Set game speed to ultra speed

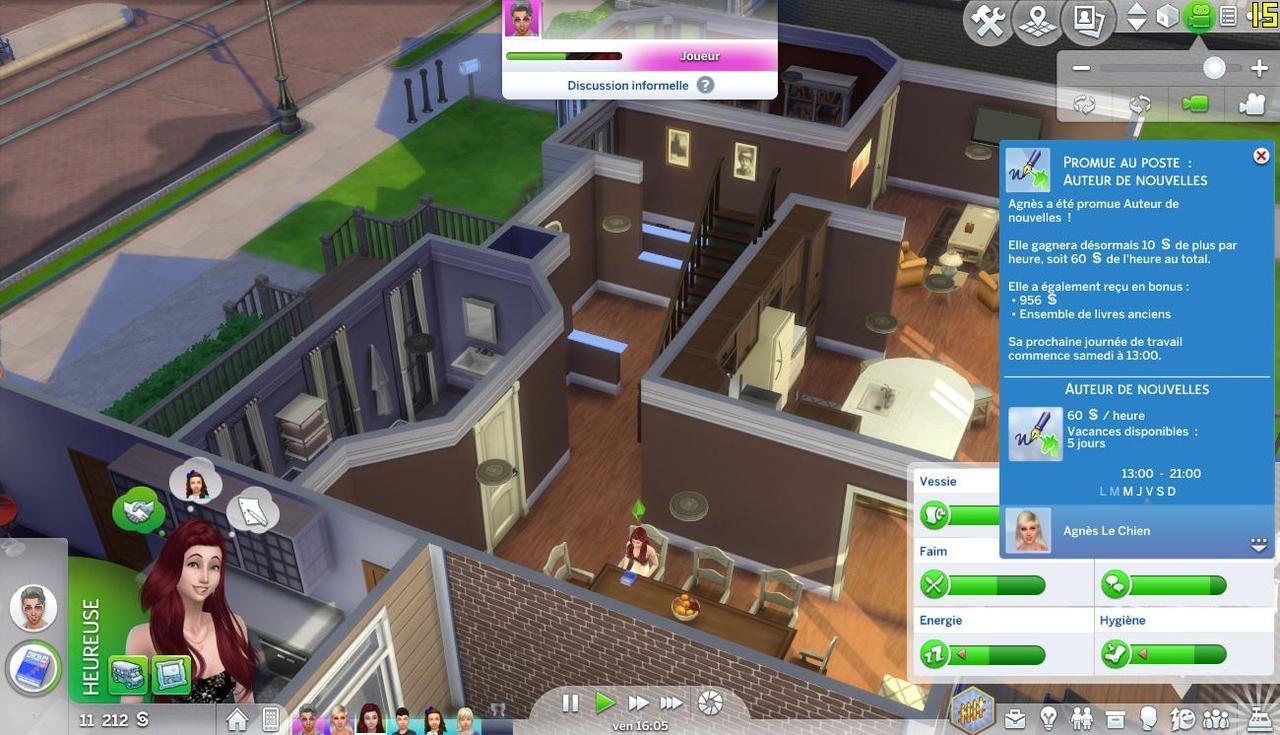point(672,703)
